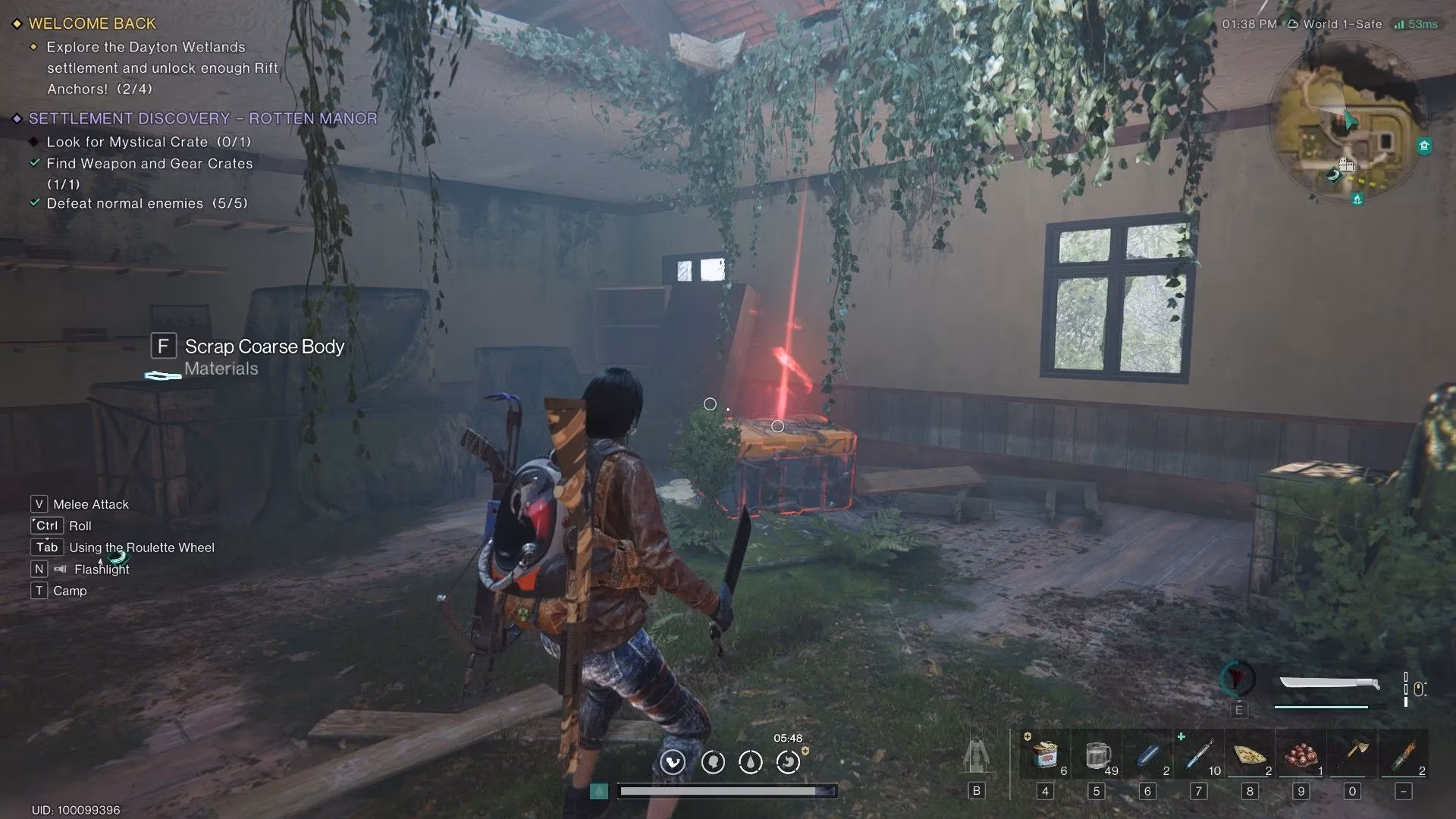Open the Settlement Discovery – Rotten Manor objective
The width and height of the screenshot is (1456, 819).
[202, 118]
